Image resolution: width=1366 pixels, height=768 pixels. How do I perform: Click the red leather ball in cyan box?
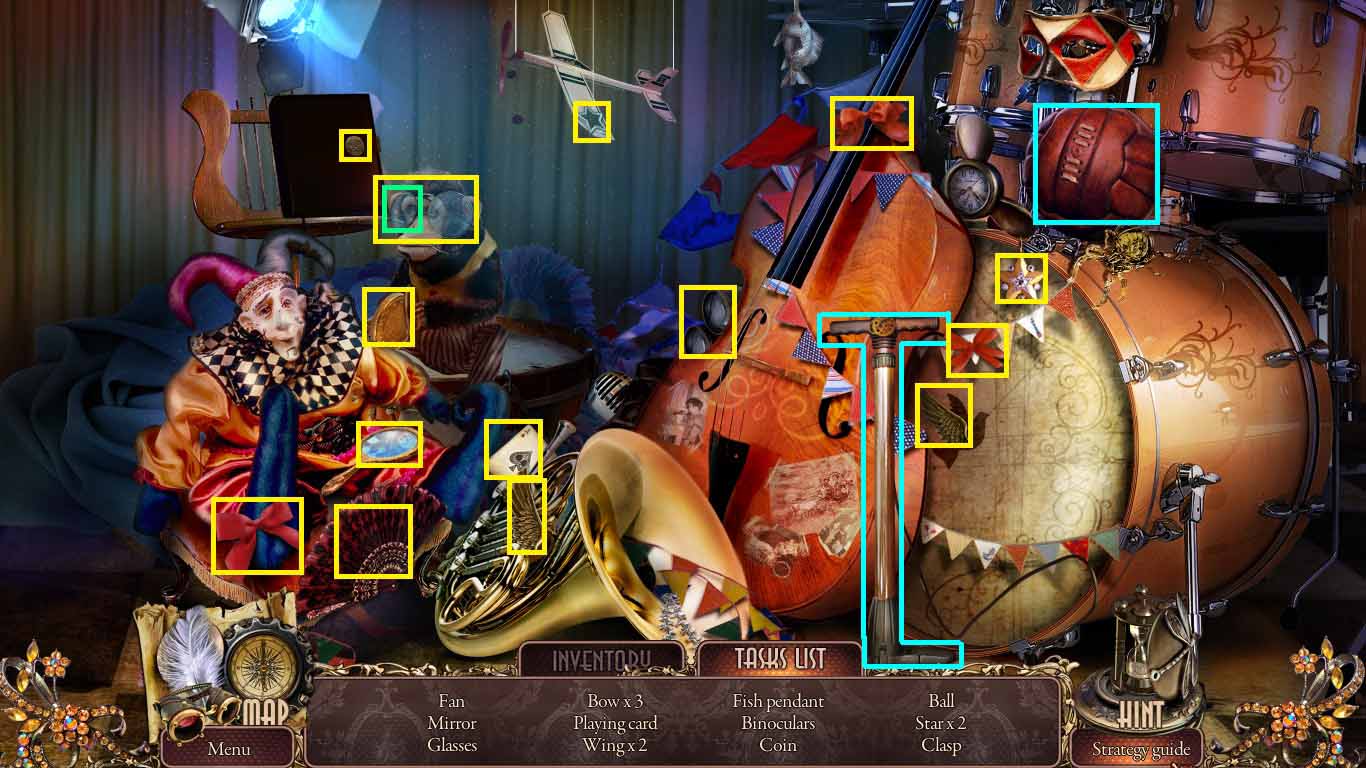point(1096,162)
